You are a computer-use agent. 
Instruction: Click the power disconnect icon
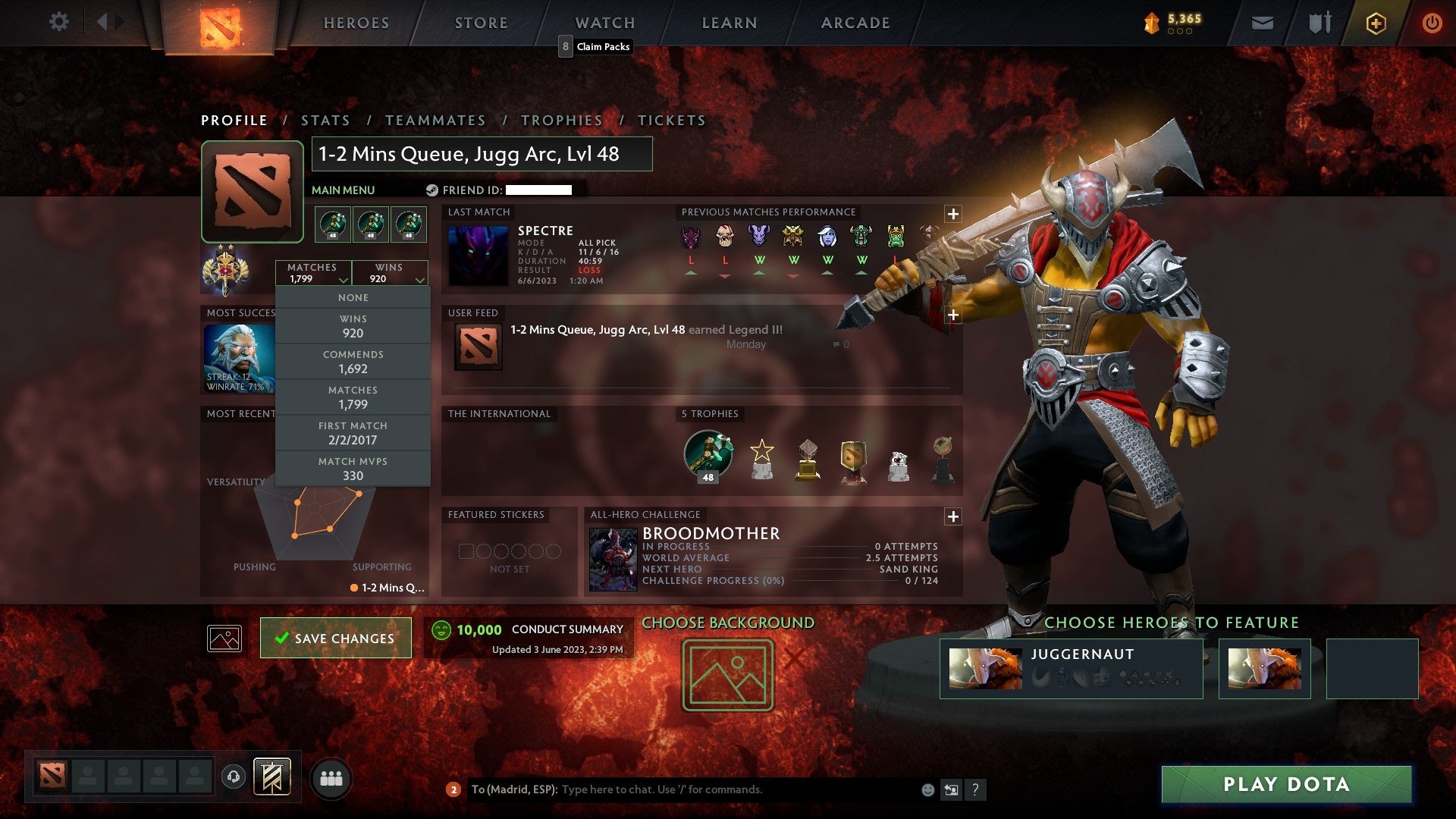point(1432,23)
